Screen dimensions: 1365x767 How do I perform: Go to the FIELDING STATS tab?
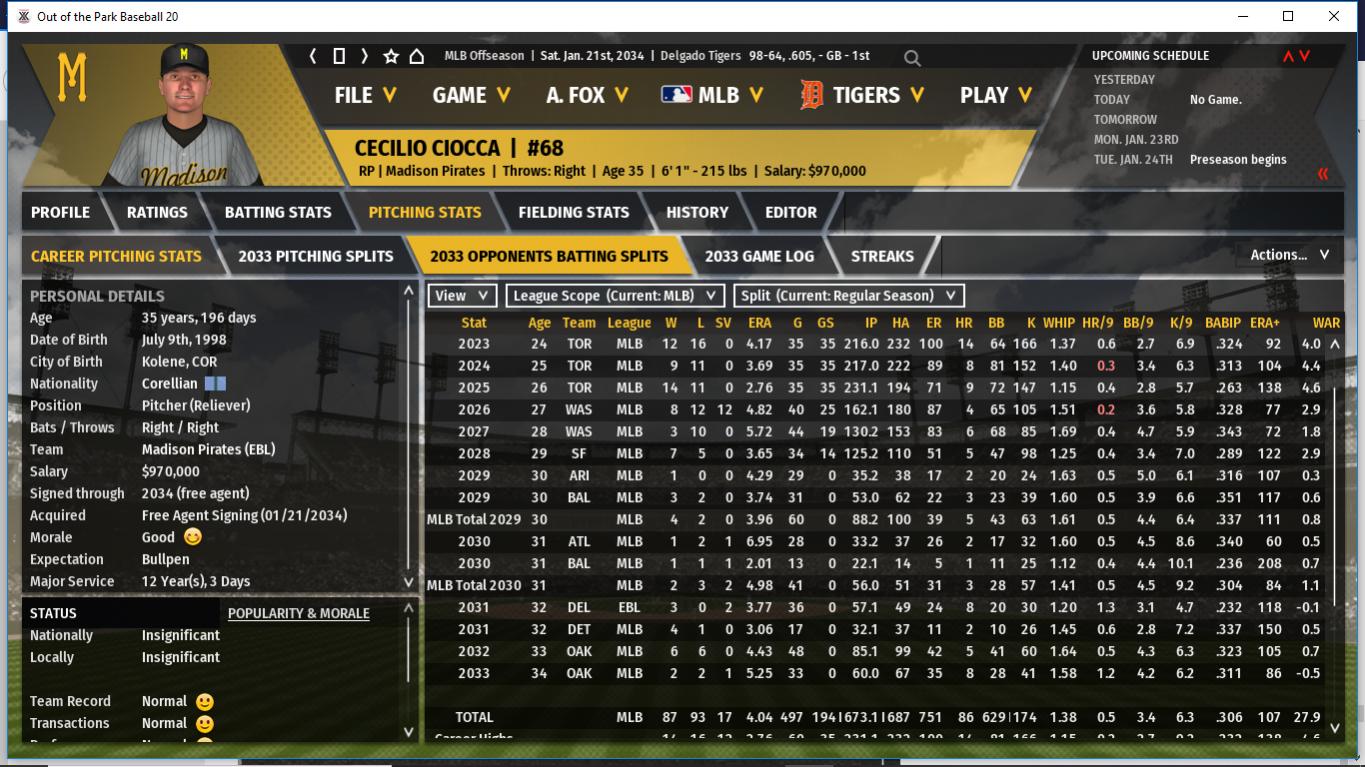coord(573,212)
